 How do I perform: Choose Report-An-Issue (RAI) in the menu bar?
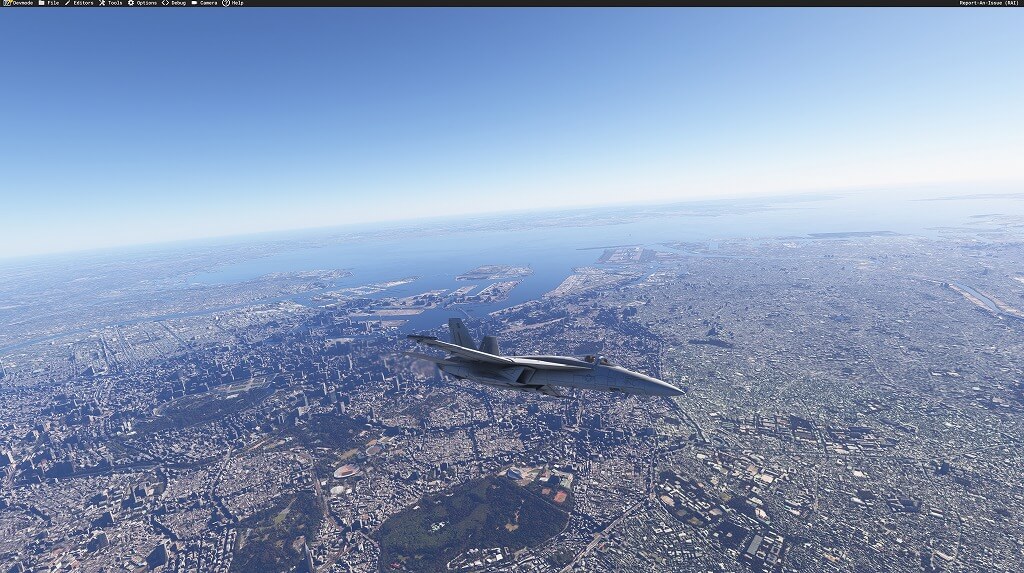[x=988, y=3]
